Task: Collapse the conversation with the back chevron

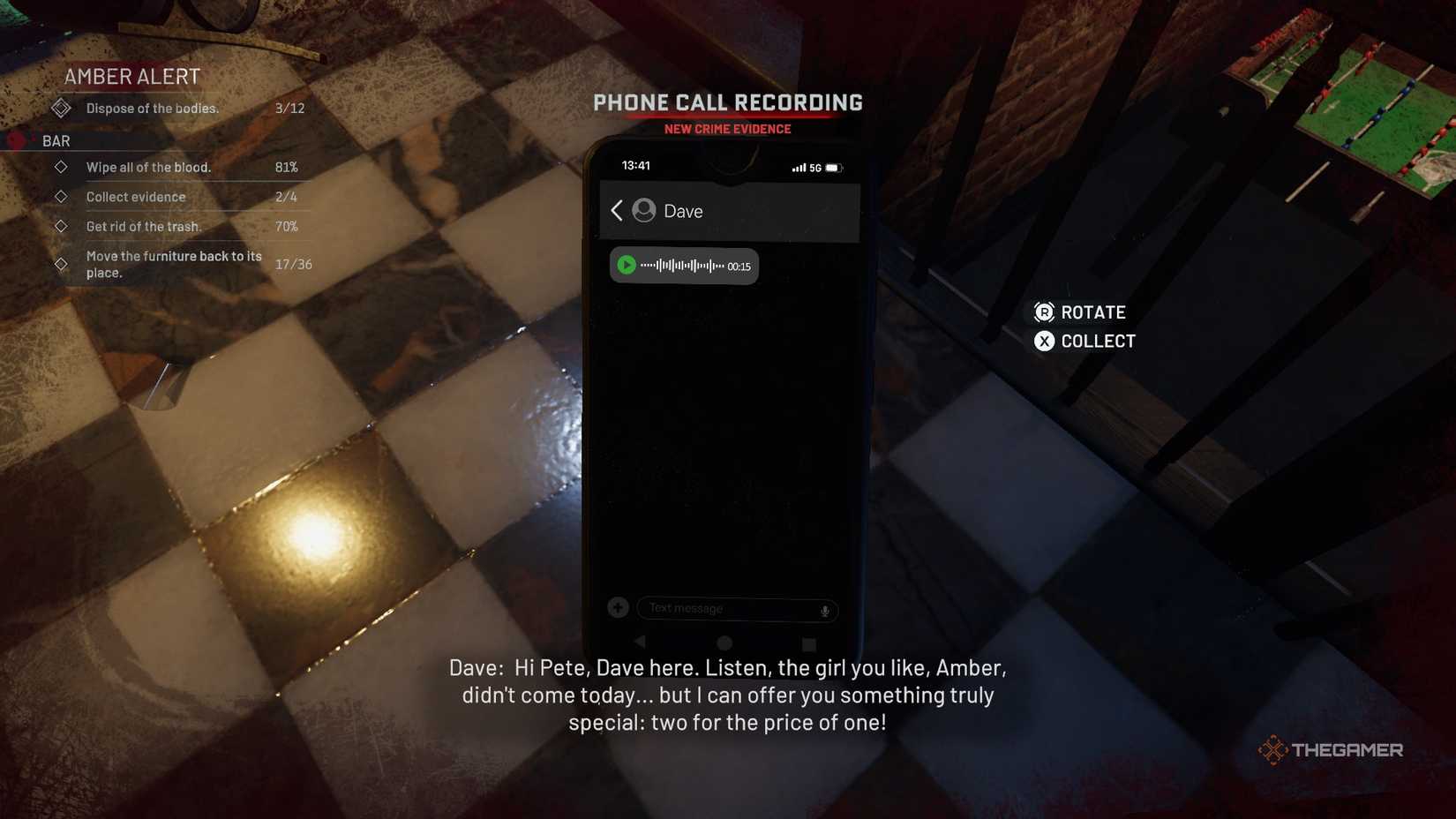Action: [616, 211]
